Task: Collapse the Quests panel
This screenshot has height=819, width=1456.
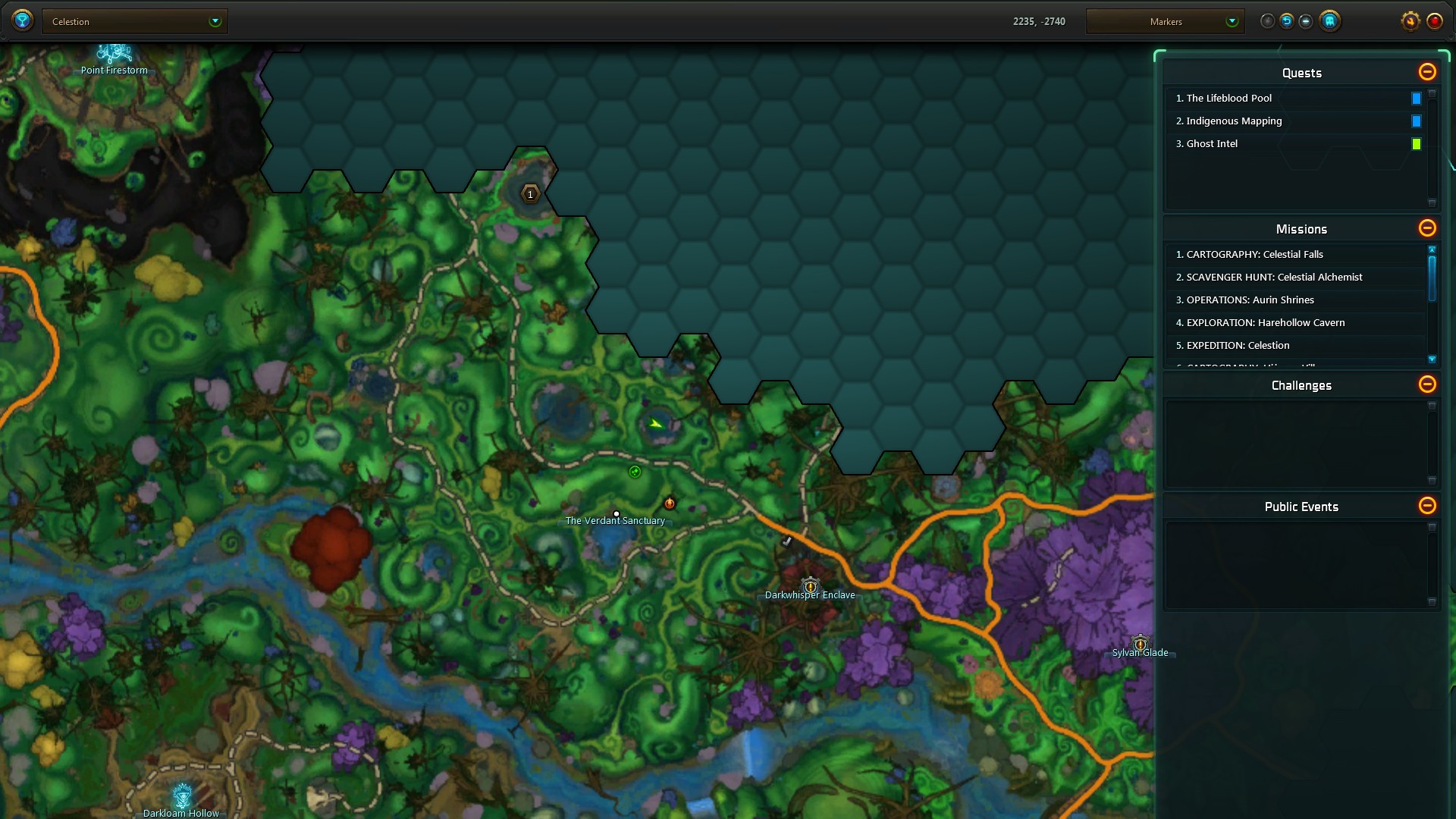Action: pyautogui.click(x=1427, y=72)
